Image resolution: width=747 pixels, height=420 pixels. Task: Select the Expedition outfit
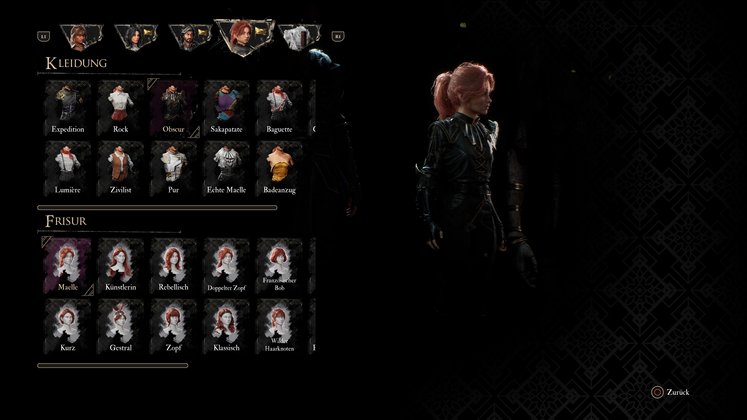68,106
